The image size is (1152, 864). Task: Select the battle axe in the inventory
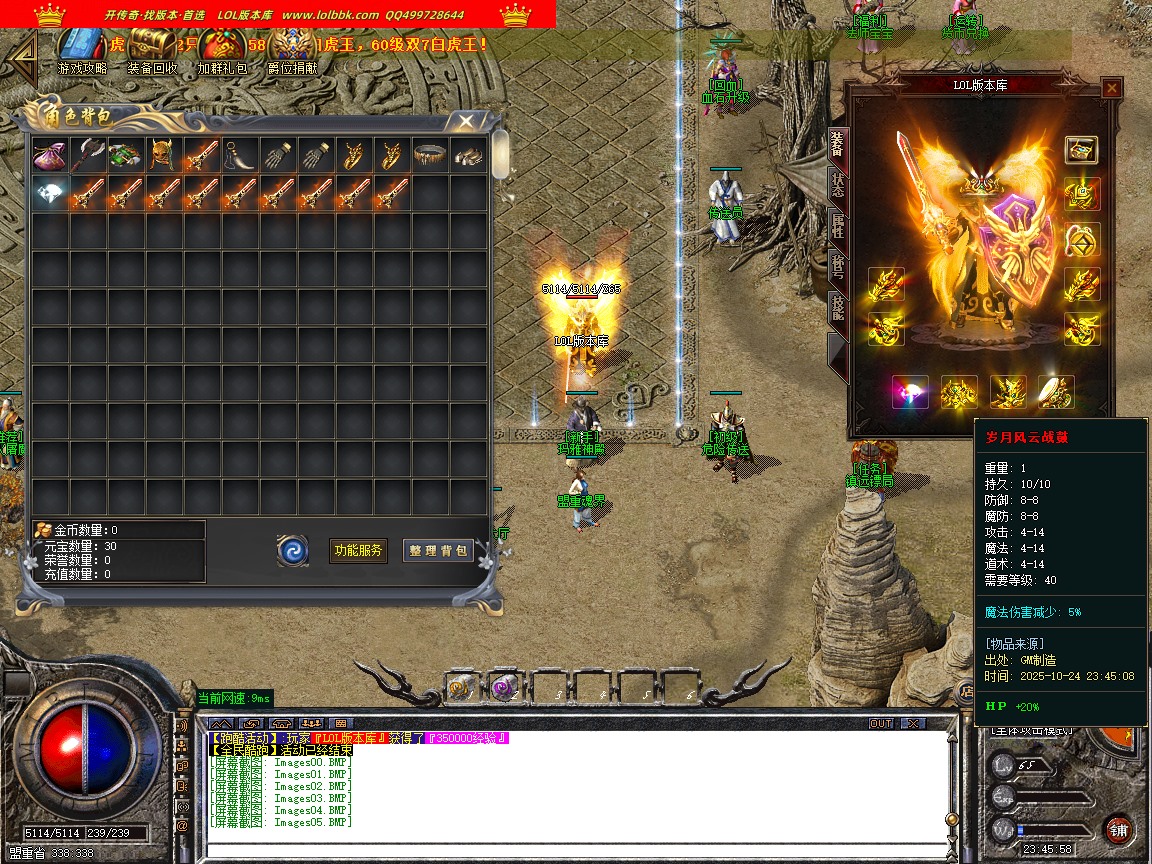point(88,156)
